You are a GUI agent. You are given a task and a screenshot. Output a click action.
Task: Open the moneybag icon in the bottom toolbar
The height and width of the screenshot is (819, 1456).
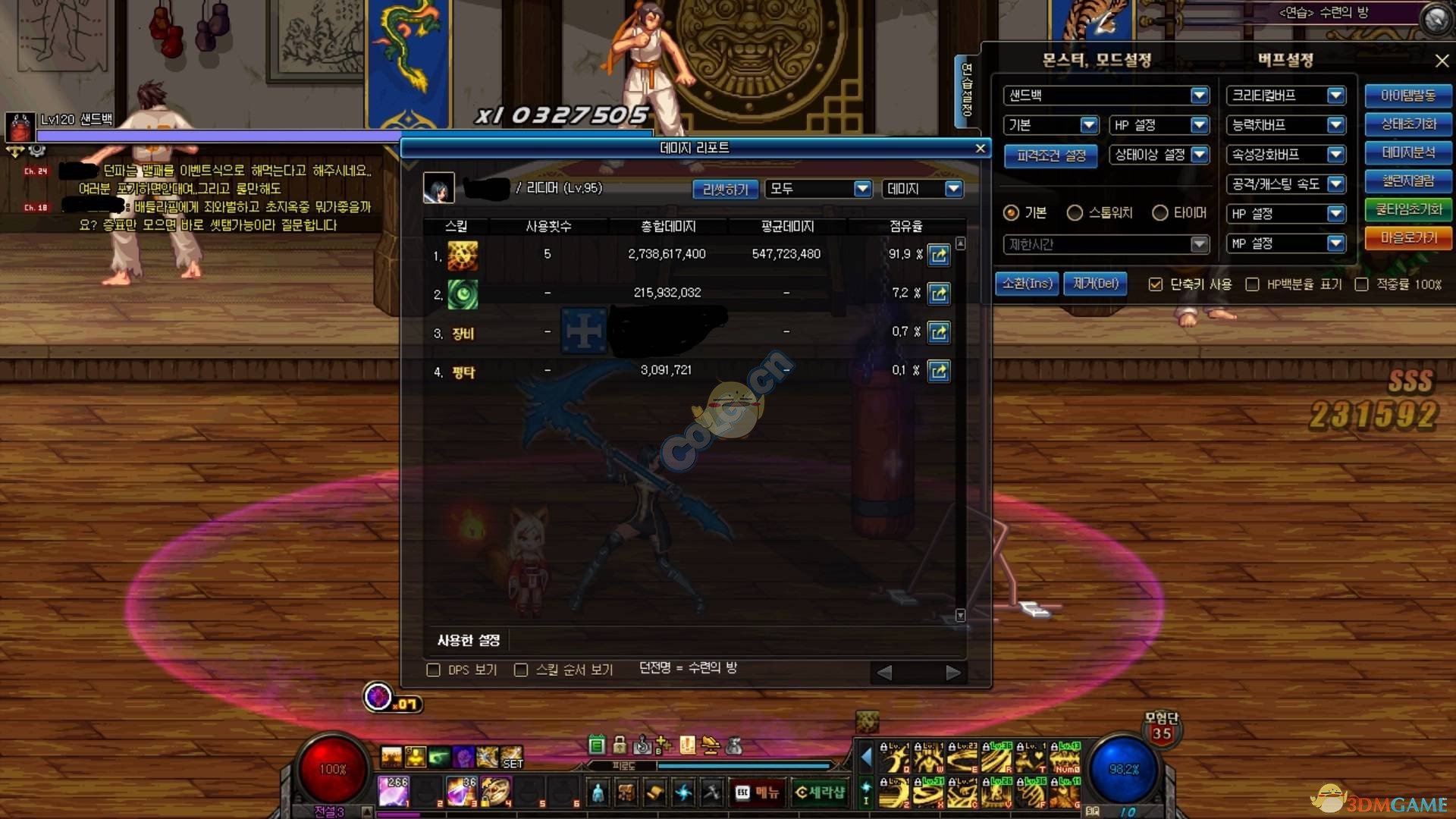click(733, 745)
